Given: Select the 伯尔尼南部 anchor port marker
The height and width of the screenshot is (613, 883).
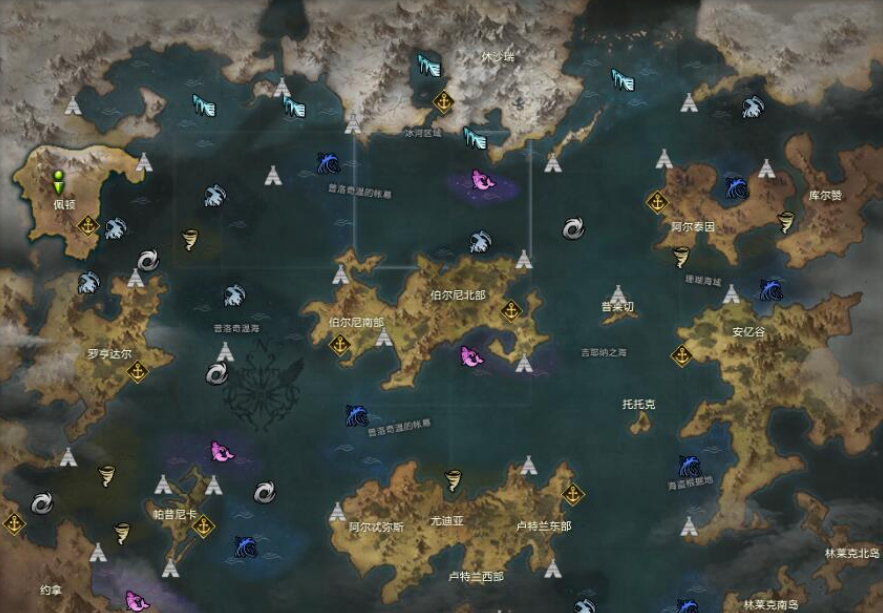Looking at the screenshot, I should 339,344.
